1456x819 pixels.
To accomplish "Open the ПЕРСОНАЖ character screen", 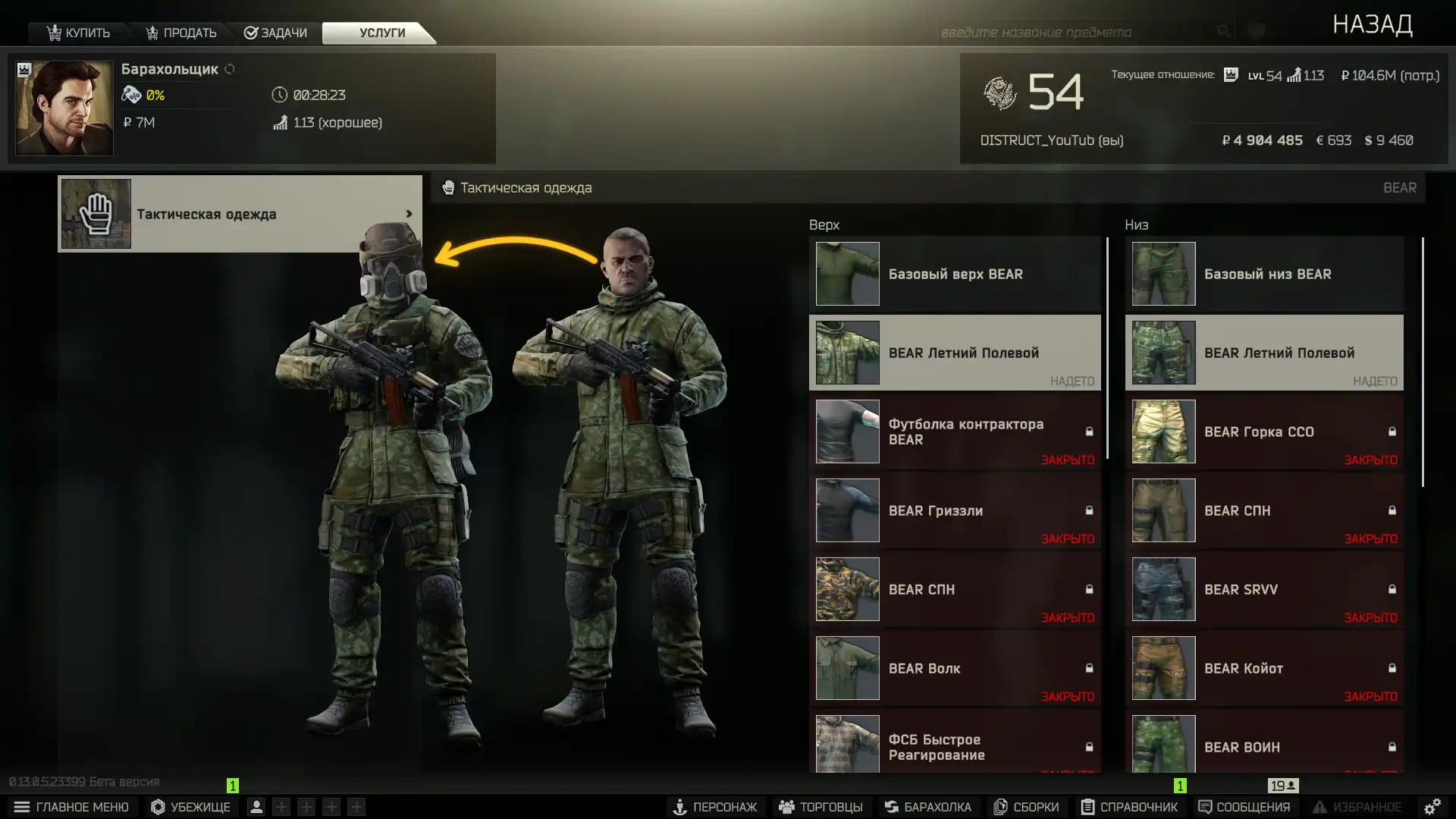I will coord(714,807).
